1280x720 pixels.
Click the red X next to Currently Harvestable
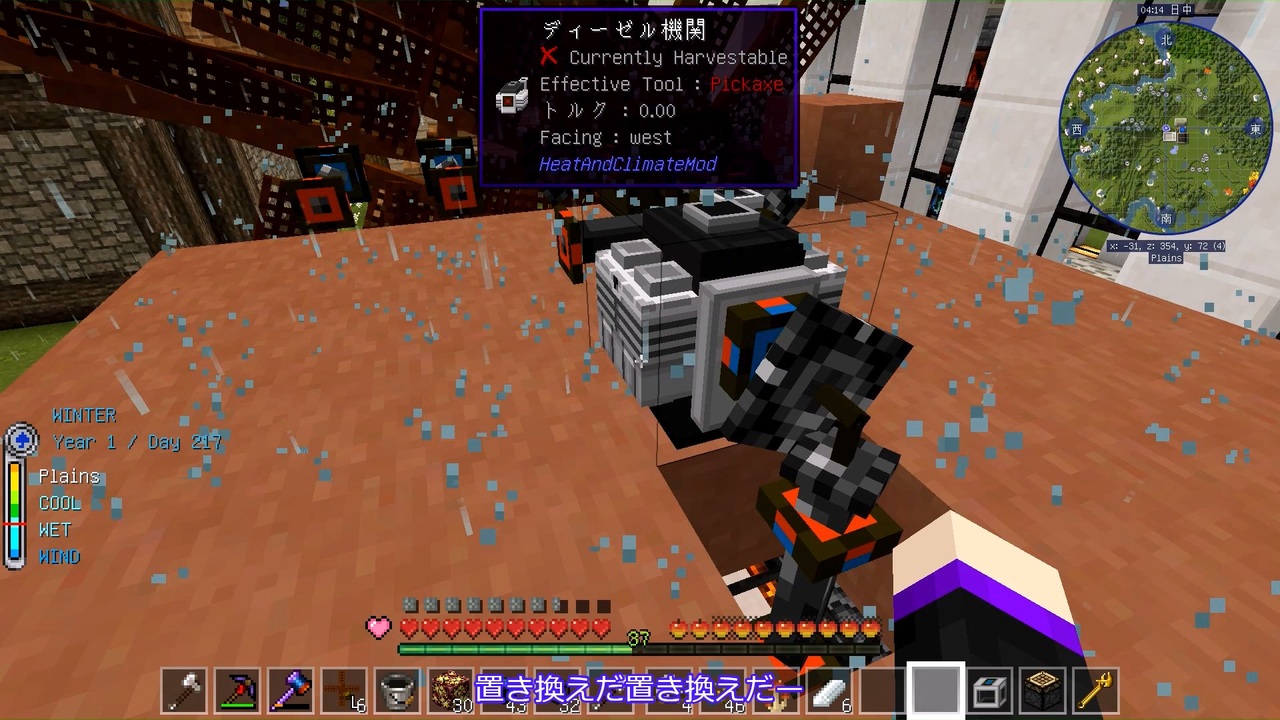pos(548,57)
